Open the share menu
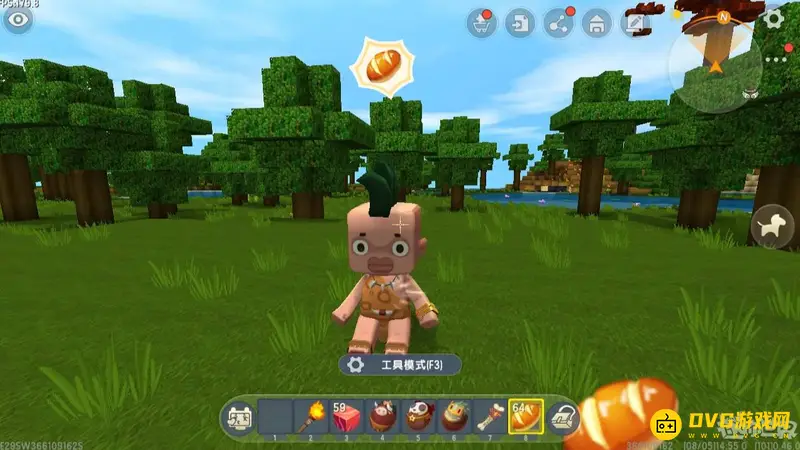 tap(558, 23)
